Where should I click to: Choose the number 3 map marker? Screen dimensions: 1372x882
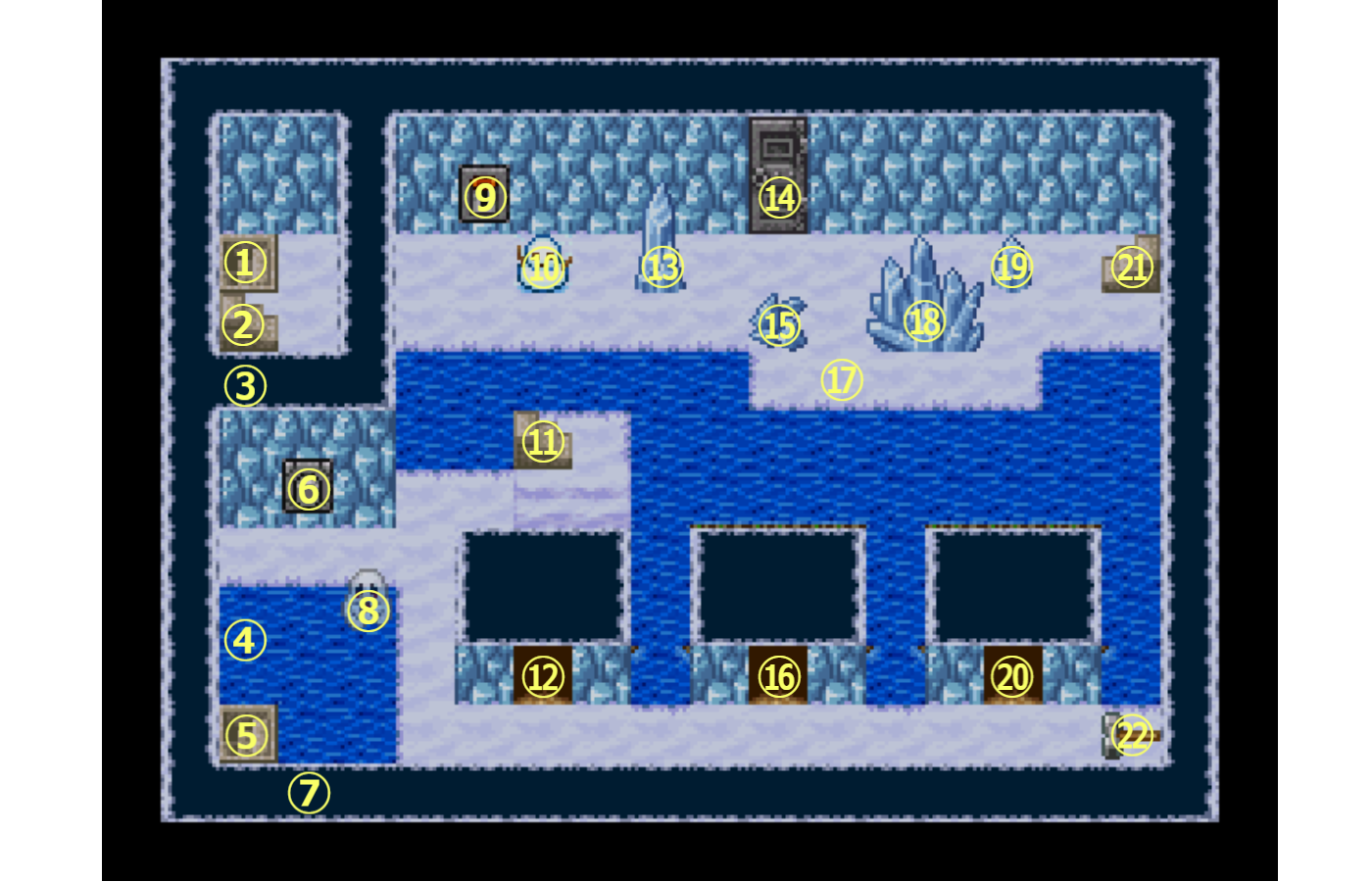coord(245,386)
